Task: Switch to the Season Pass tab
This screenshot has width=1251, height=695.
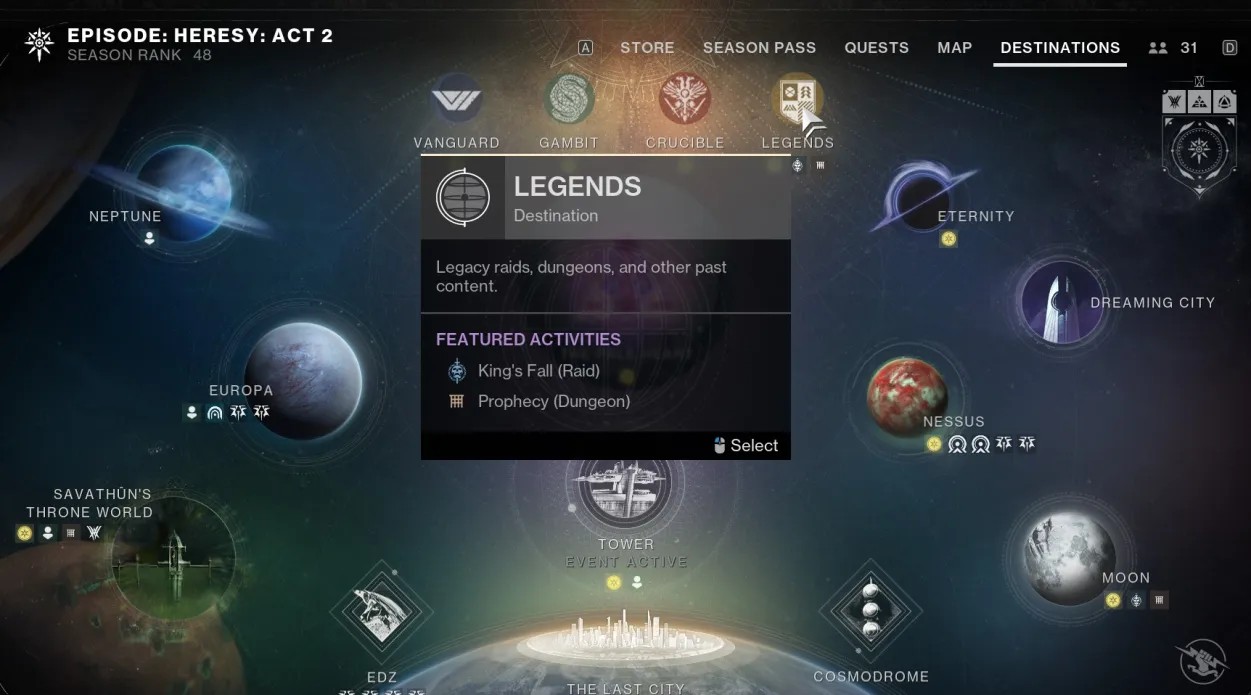Action: pyautogui.click(x=759, y=47)
